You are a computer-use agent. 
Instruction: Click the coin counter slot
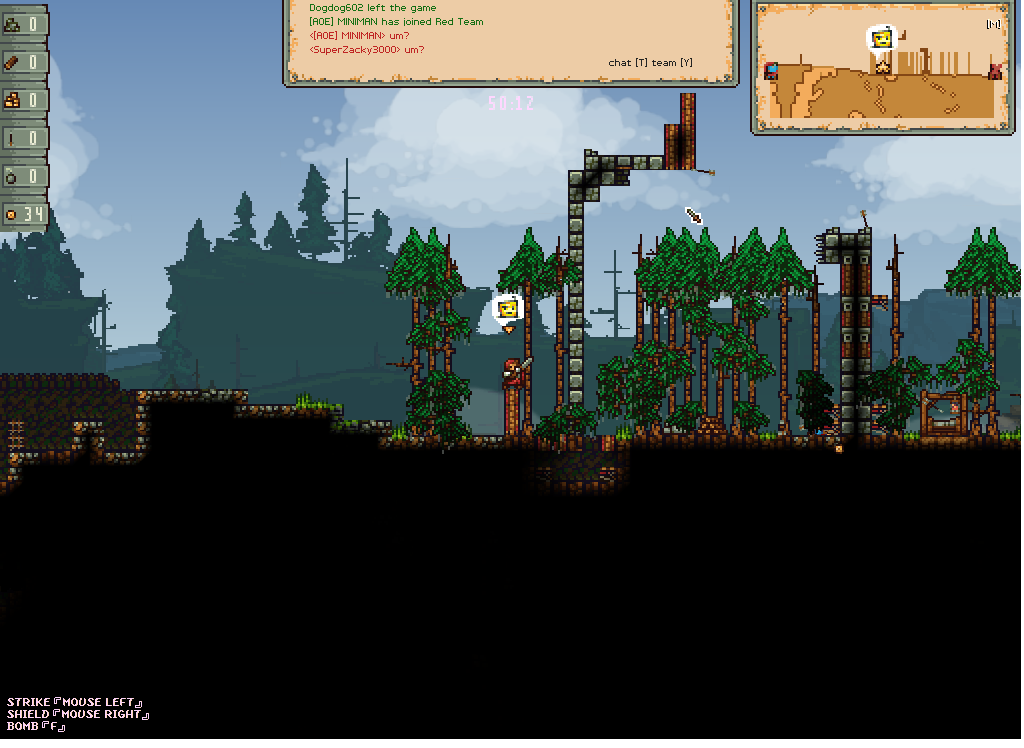click(x=23, y=214)
